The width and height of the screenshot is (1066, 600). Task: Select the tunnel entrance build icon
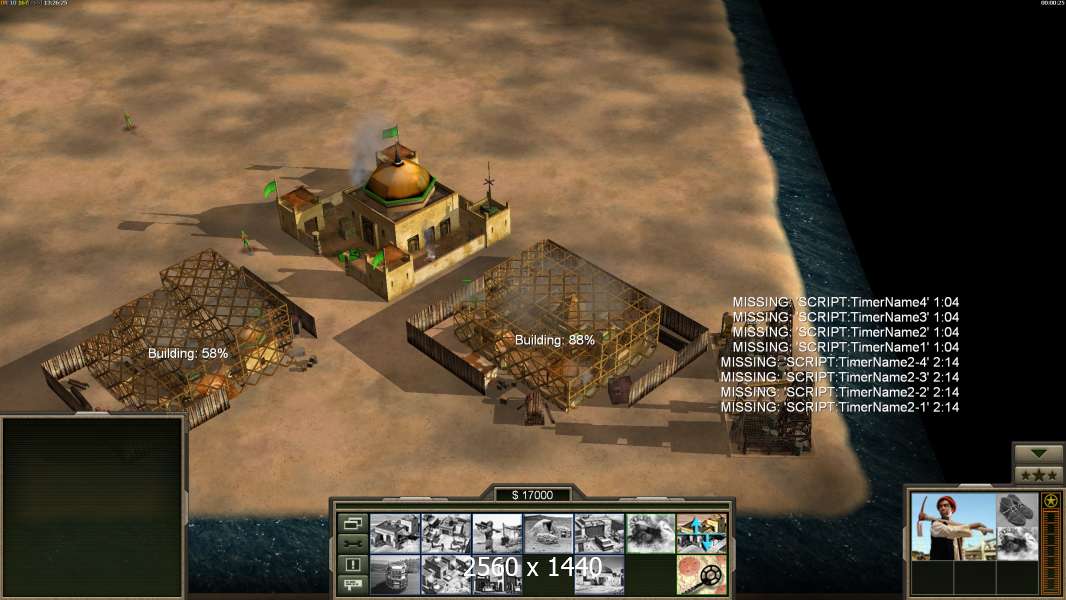pos(548,533)
